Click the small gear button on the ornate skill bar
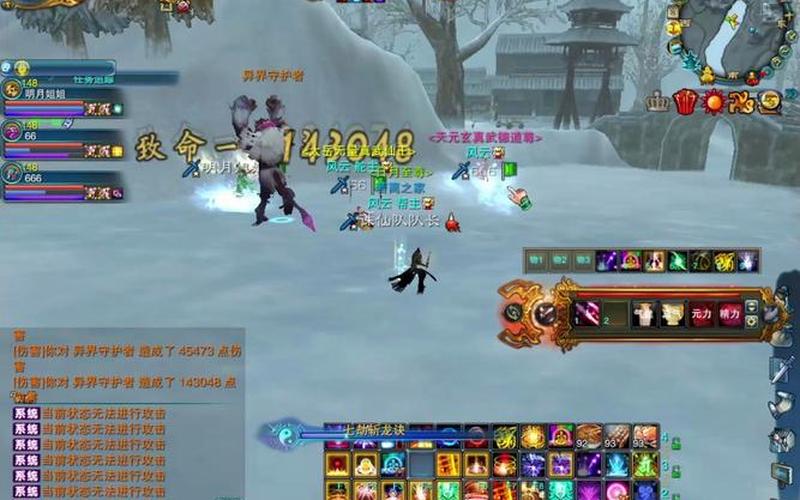This screenshot has height=500, width=800. [751, 321]
